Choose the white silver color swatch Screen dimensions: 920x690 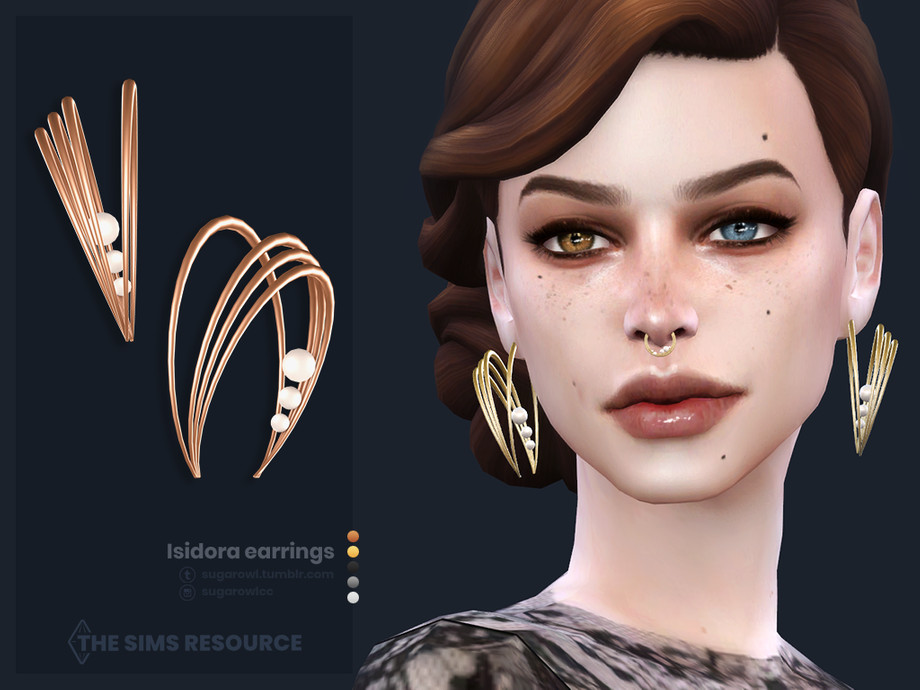click(352, 597)
